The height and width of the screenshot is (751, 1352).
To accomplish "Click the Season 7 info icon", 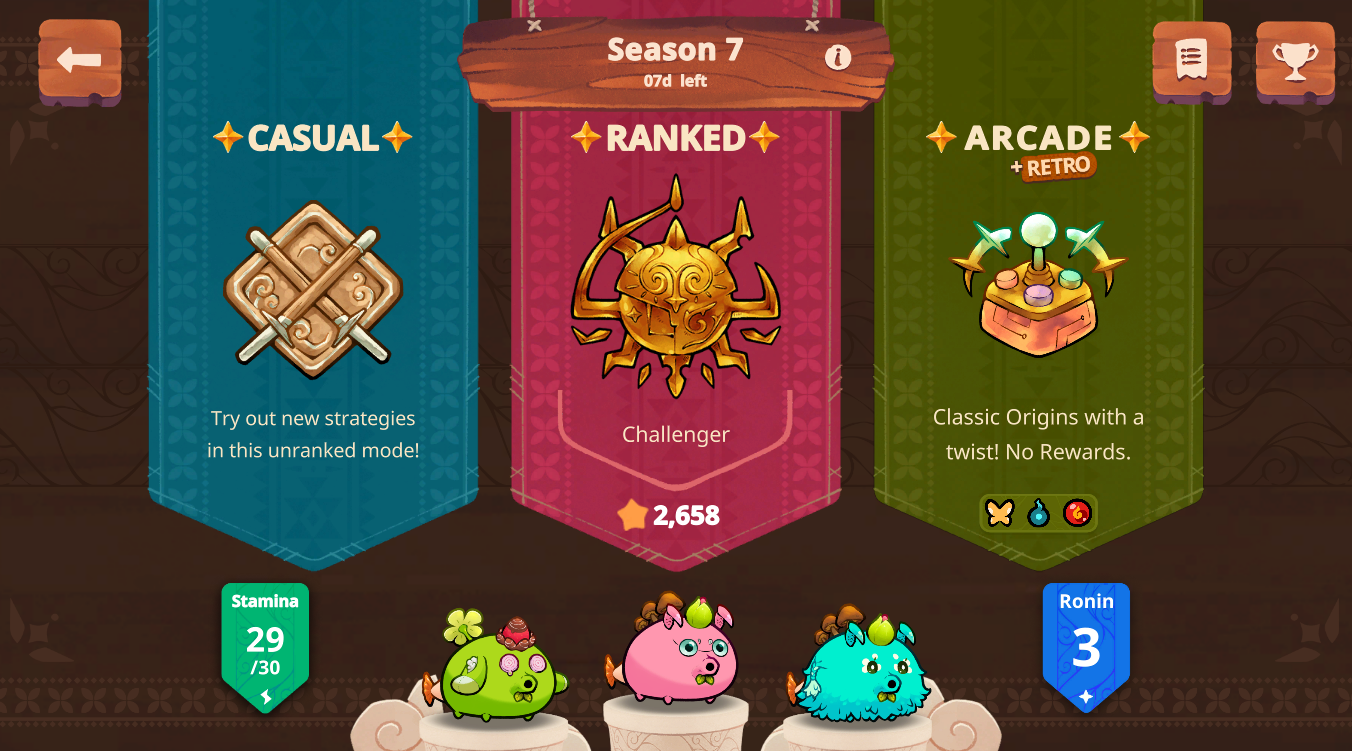I will [838, 58].
